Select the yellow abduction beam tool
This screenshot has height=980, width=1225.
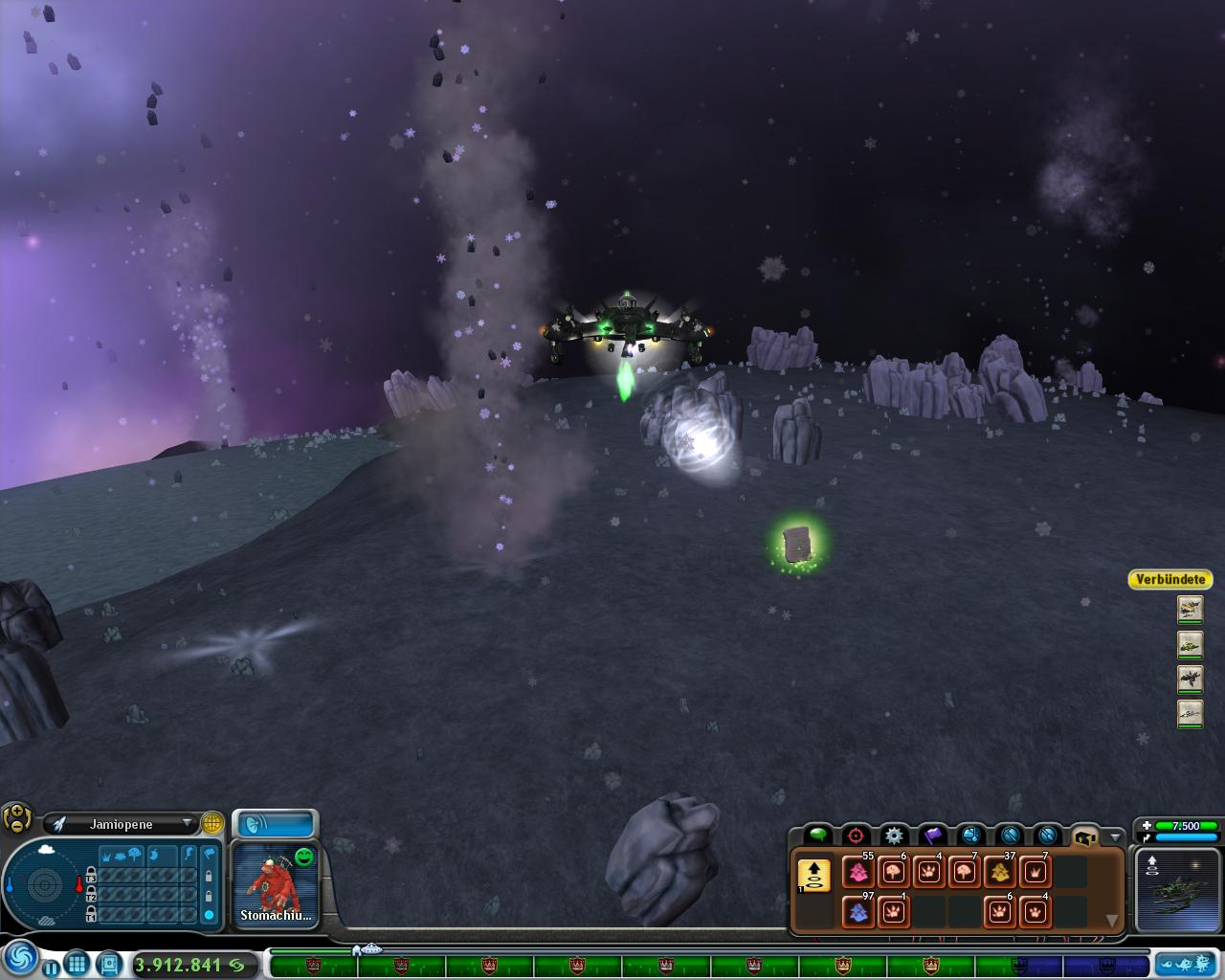(813, 875)
